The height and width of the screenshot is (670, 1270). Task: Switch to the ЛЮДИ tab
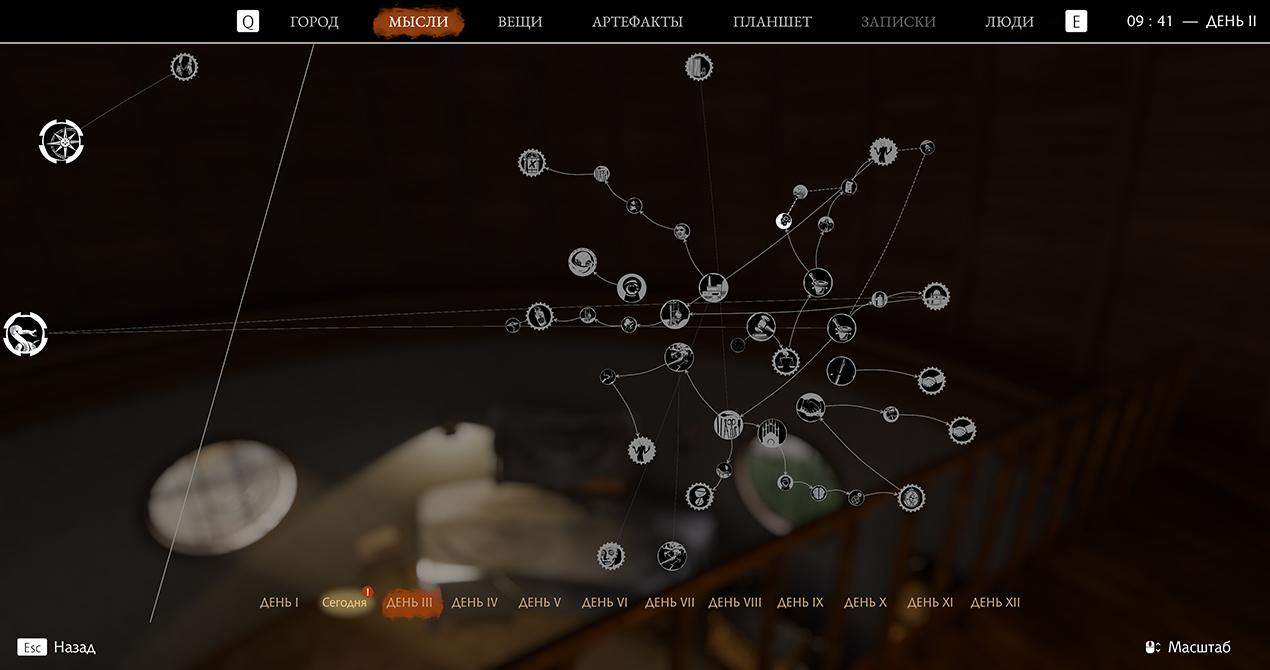(1009, 22)
